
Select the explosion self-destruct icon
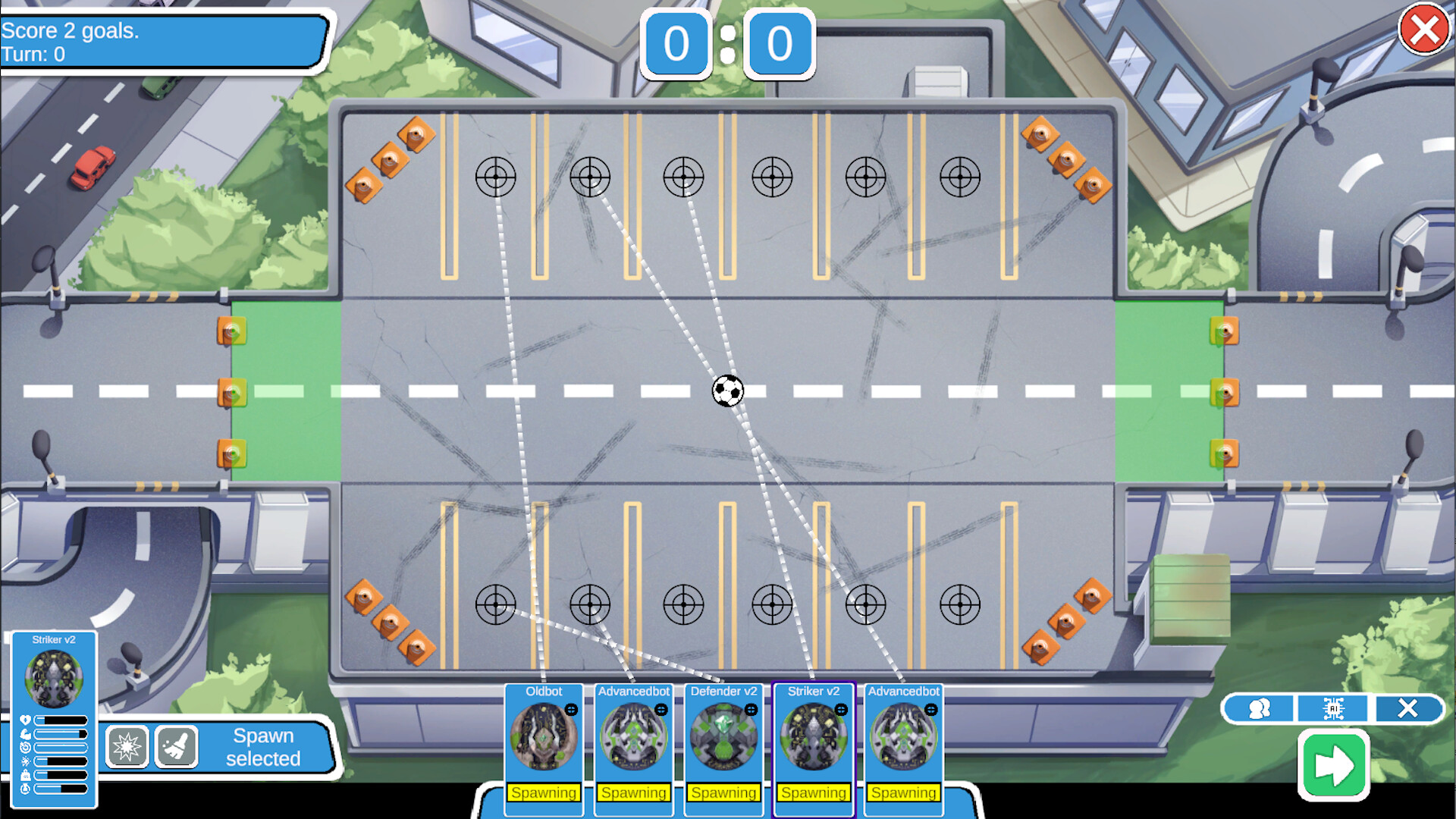tap(127, 747)
